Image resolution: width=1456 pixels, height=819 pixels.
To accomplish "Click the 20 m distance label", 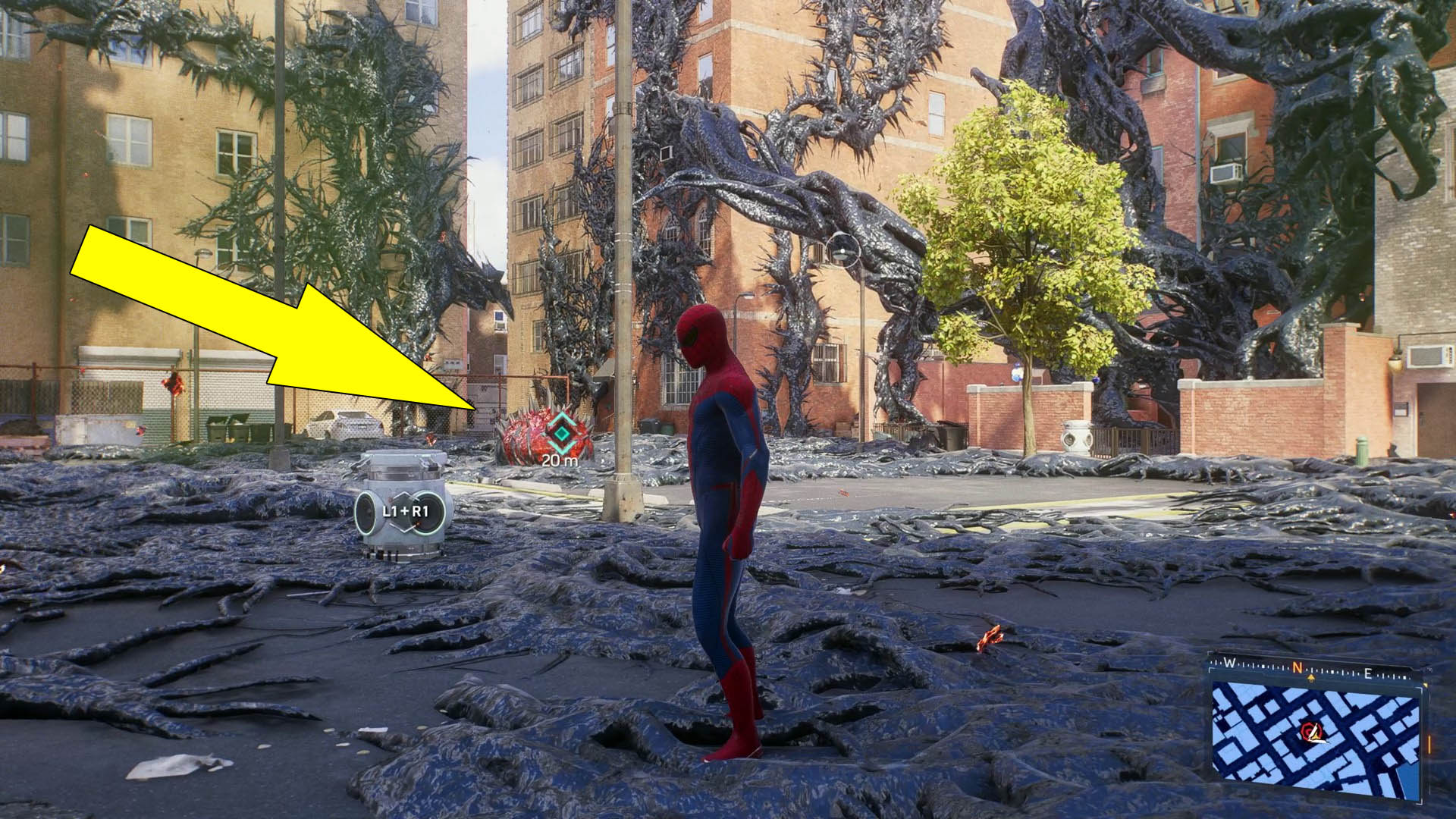I will [559, 460].
